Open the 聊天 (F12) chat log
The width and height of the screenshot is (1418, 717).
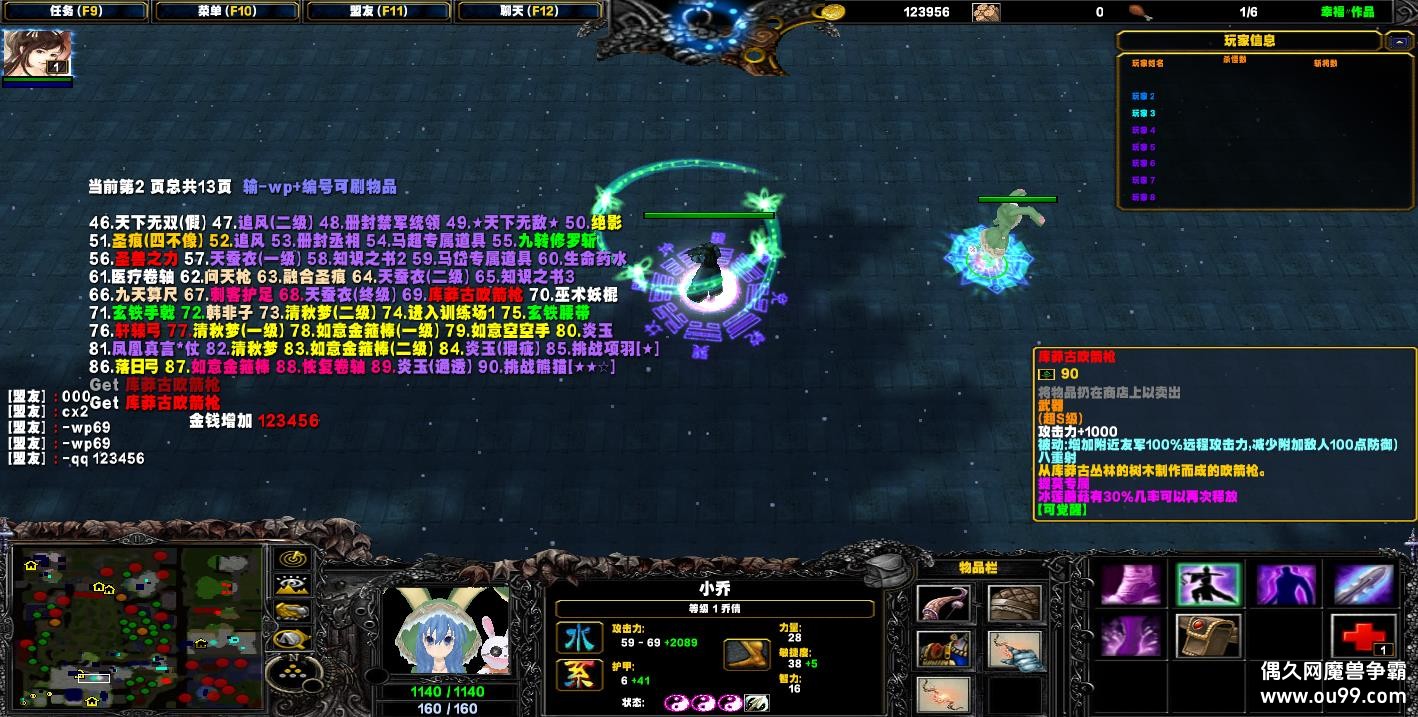[529, 12]
